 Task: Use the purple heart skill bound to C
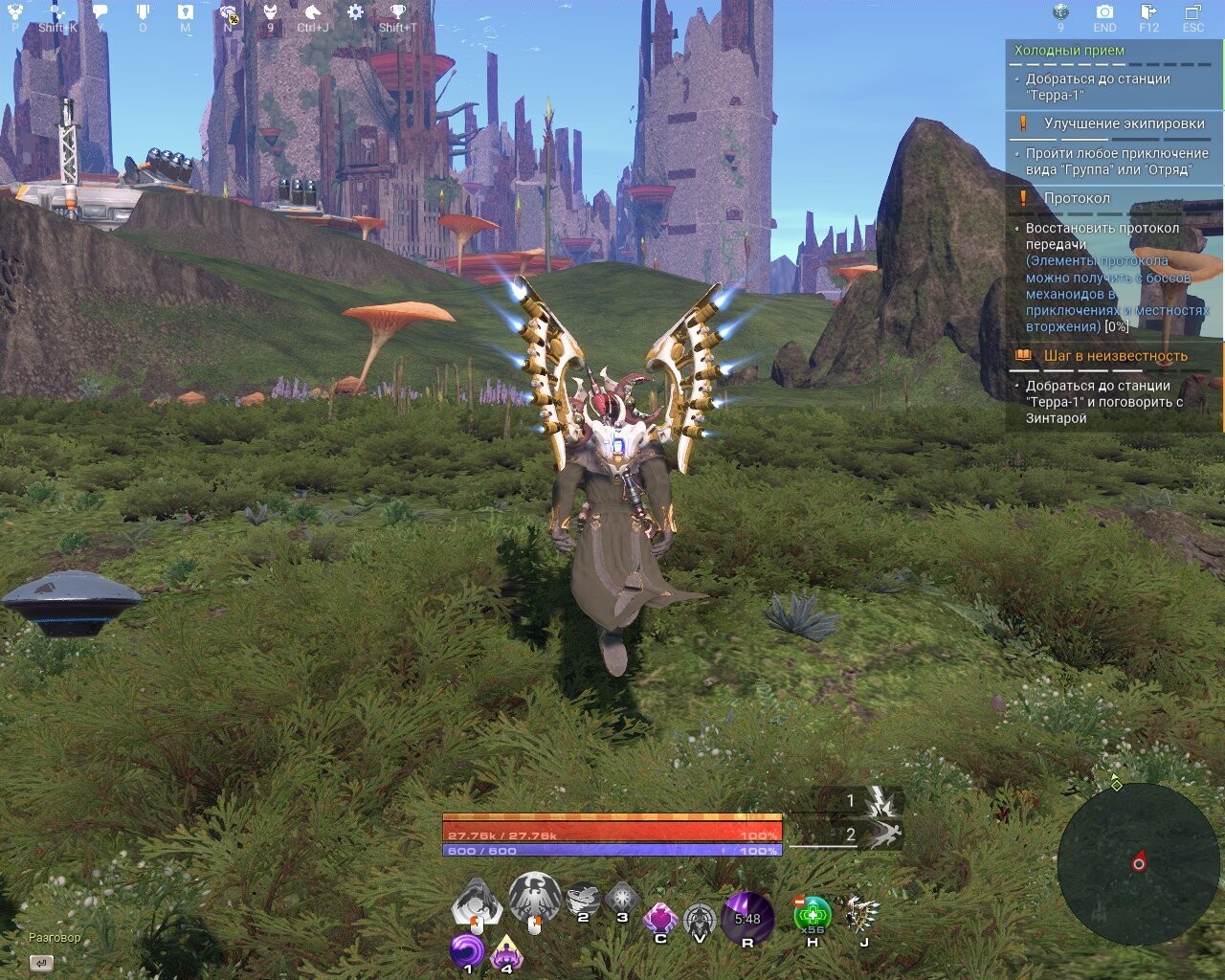tap(660, 917)
